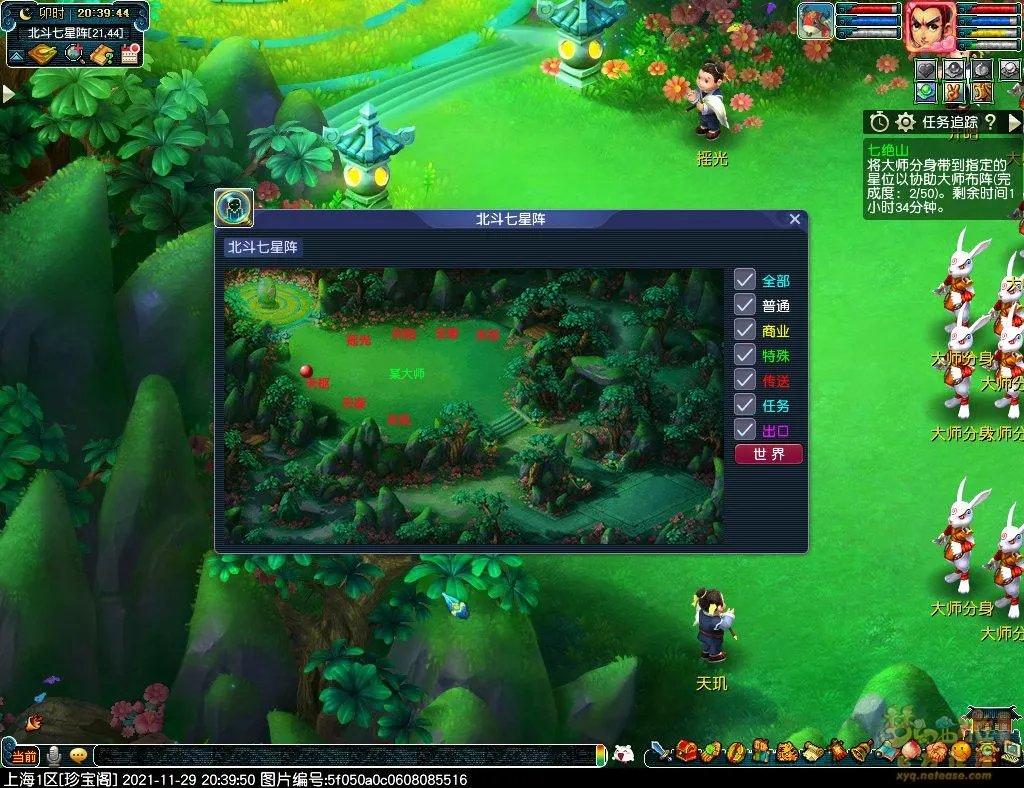Open the task tracker gear settings

click(x=905, y=122)
